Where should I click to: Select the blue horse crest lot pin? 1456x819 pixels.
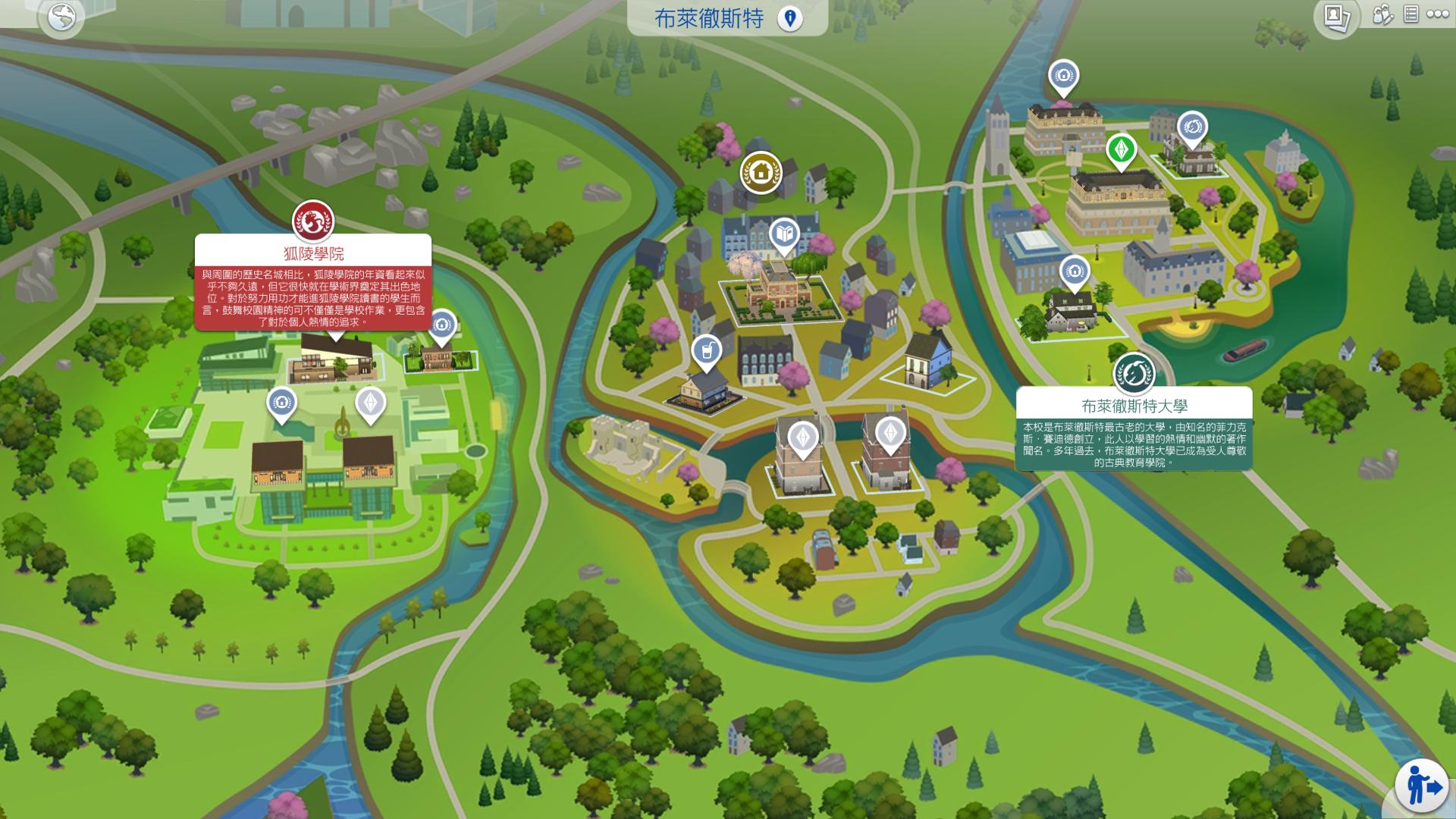tap(1192, 127)
